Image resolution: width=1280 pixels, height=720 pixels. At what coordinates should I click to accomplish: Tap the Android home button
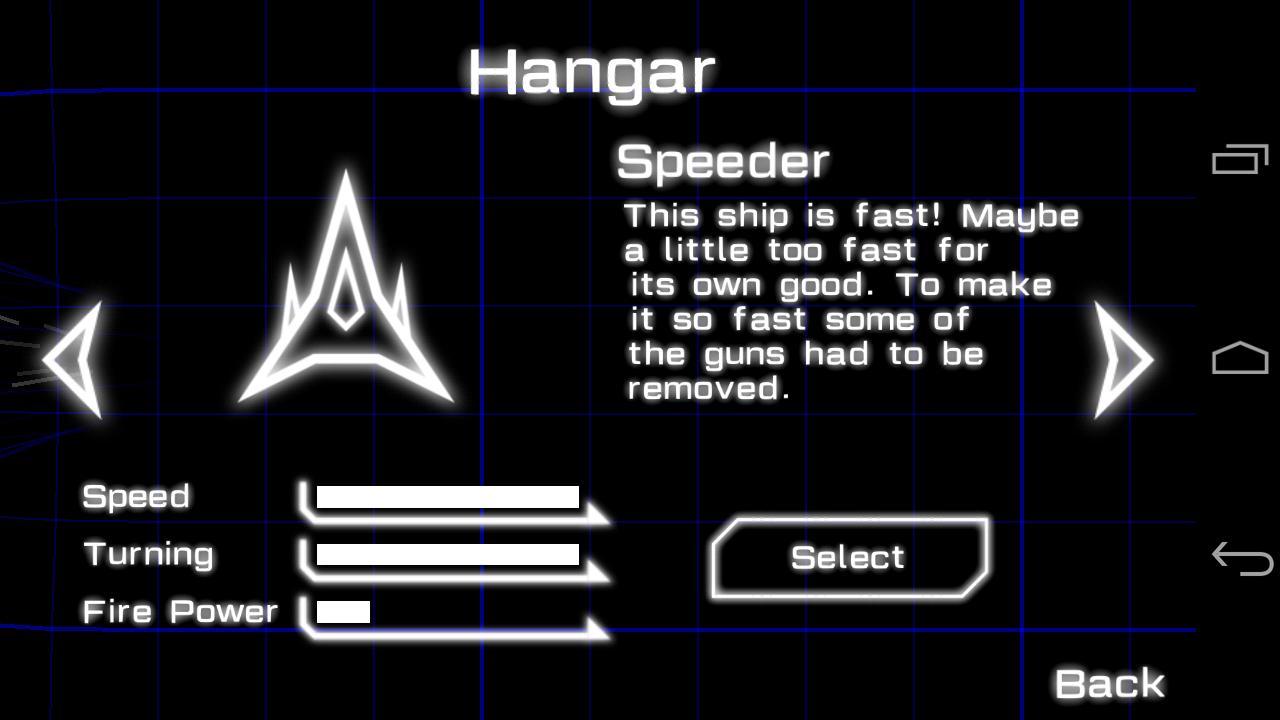[x=1240, y=358]
